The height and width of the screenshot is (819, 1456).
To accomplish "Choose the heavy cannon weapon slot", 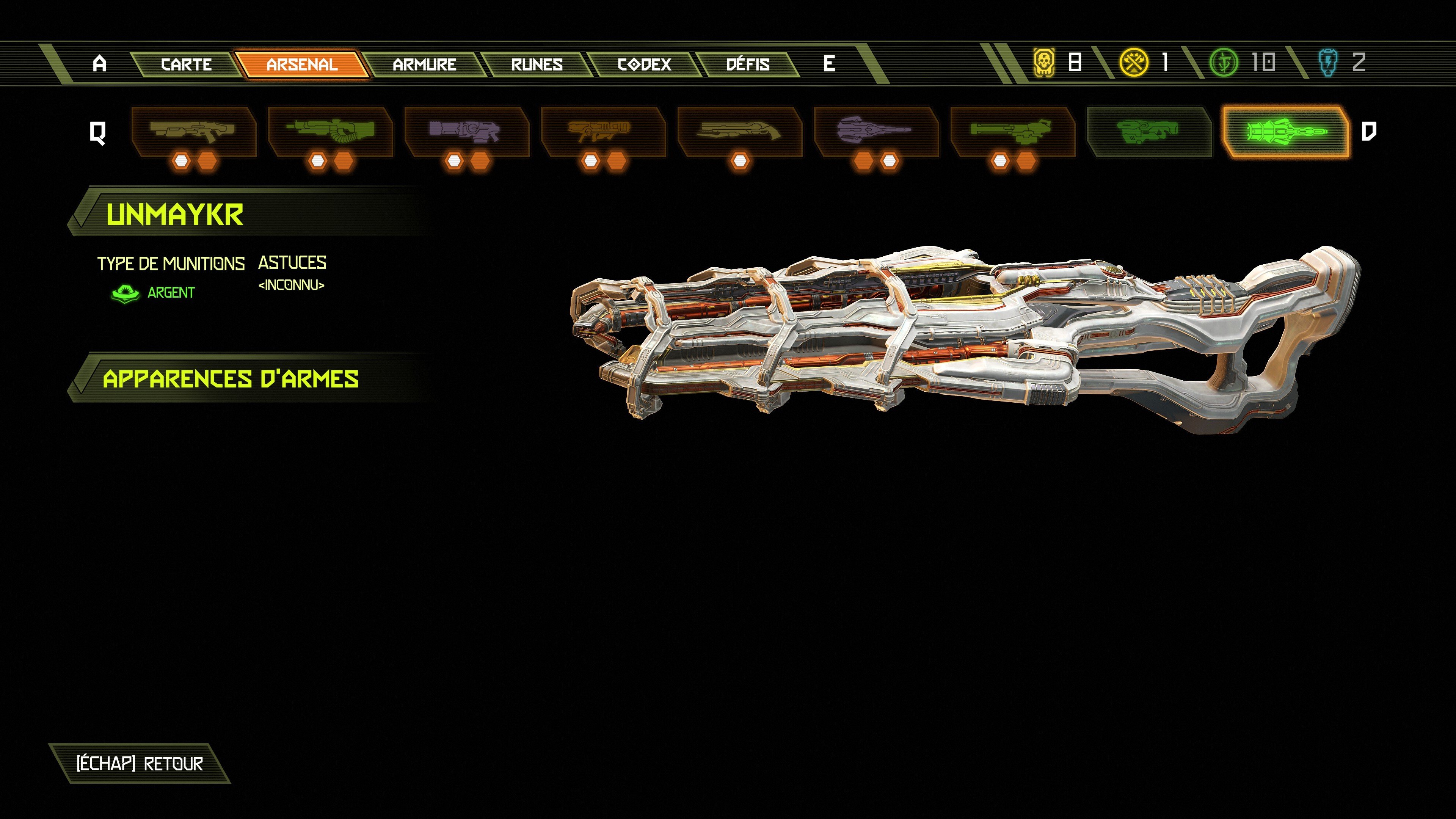I will 330,131.
